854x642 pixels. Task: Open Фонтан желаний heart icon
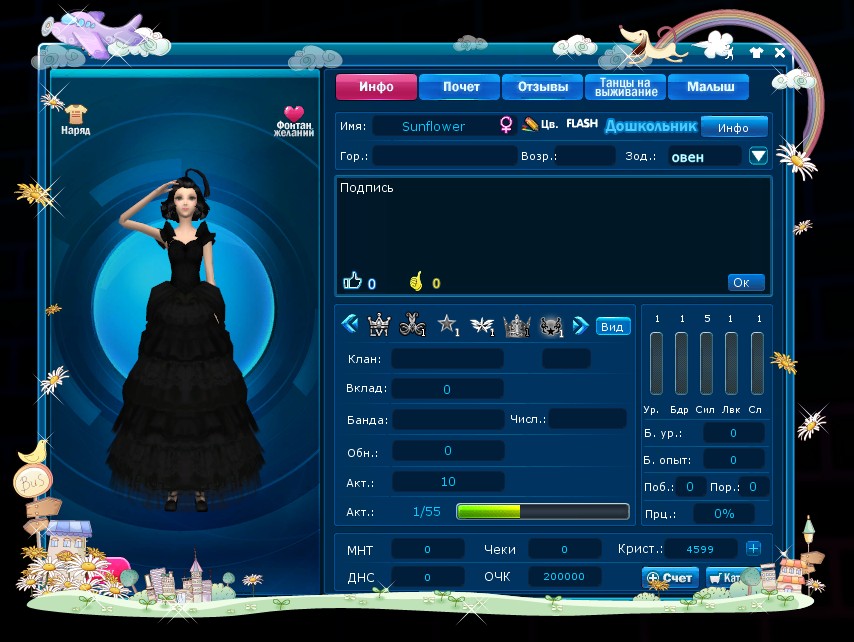click(294, 119)
